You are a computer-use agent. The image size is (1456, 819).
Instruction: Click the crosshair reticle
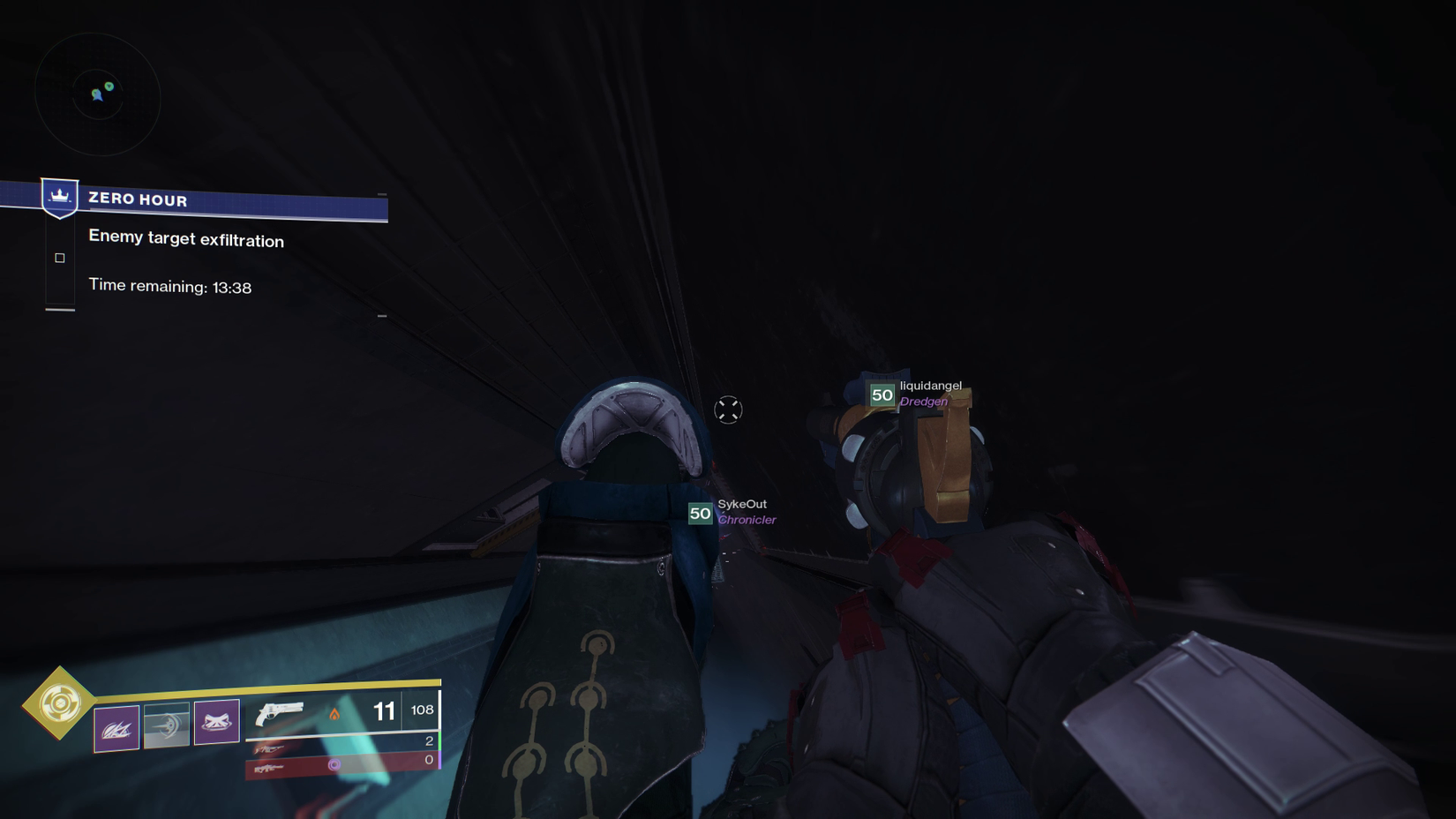click(728, 409)
